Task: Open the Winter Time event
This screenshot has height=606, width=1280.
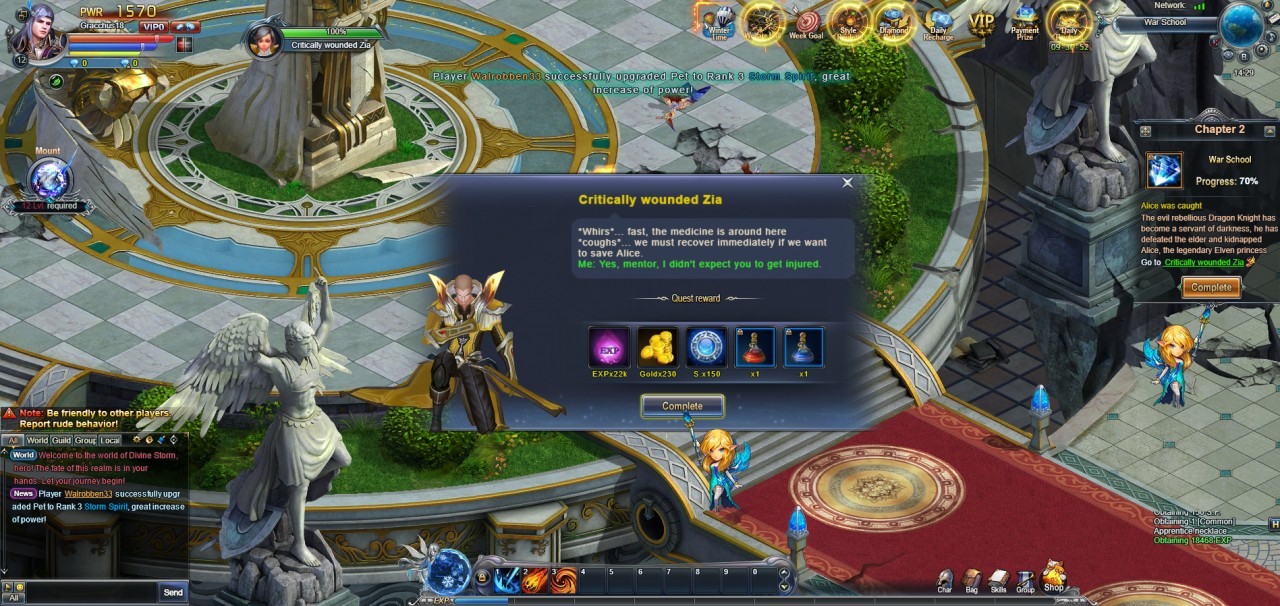Action: pyautogui.click(x=719, y=23)
